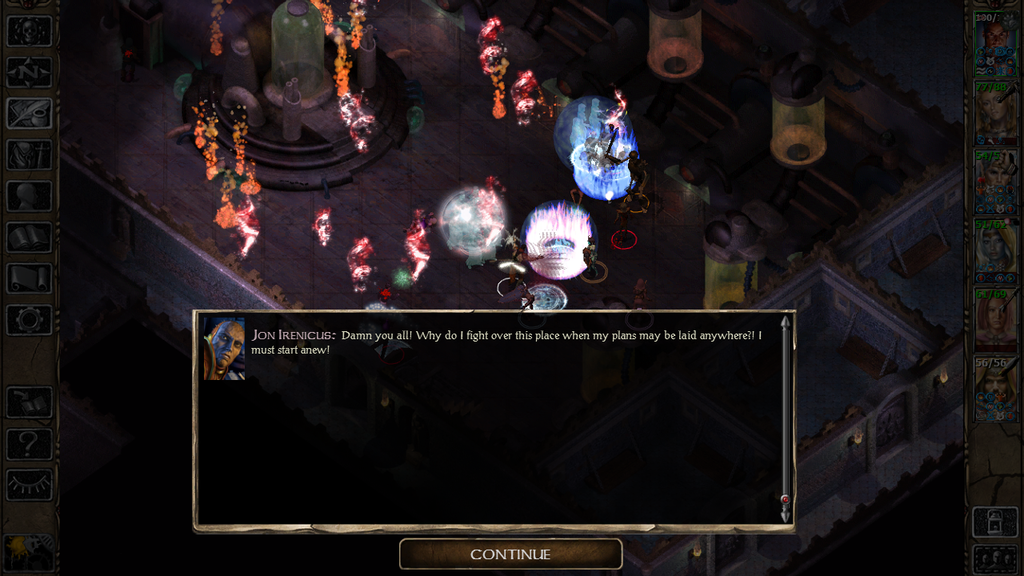Open the journal with the quill icon

pyautogui.click(x=29, y=113)
